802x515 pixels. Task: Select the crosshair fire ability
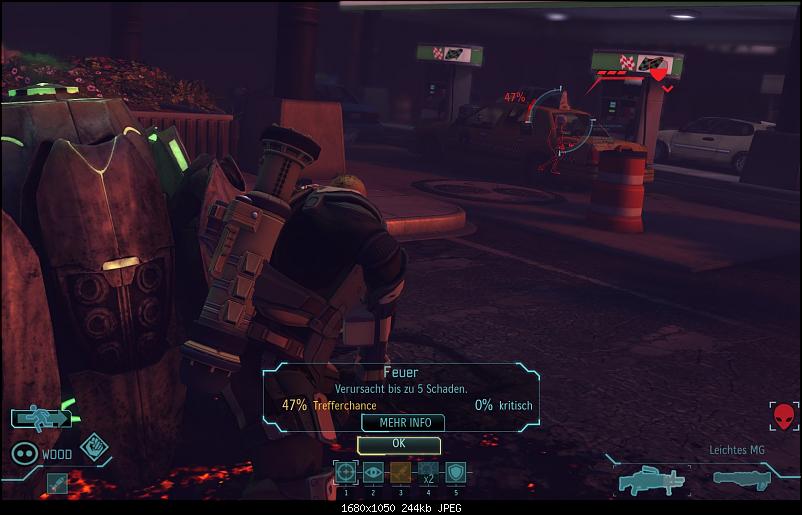click(x=346, y=472)
